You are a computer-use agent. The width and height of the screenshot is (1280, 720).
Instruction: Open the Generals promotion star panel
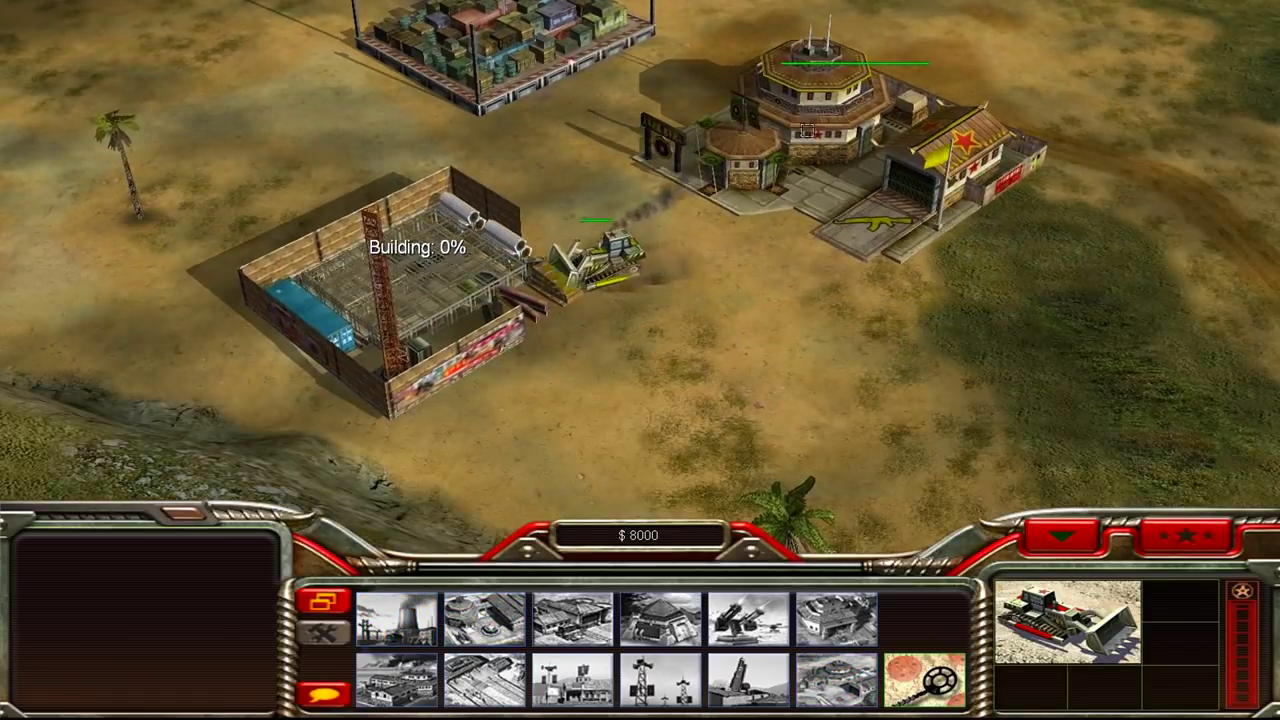point(1186,535)
